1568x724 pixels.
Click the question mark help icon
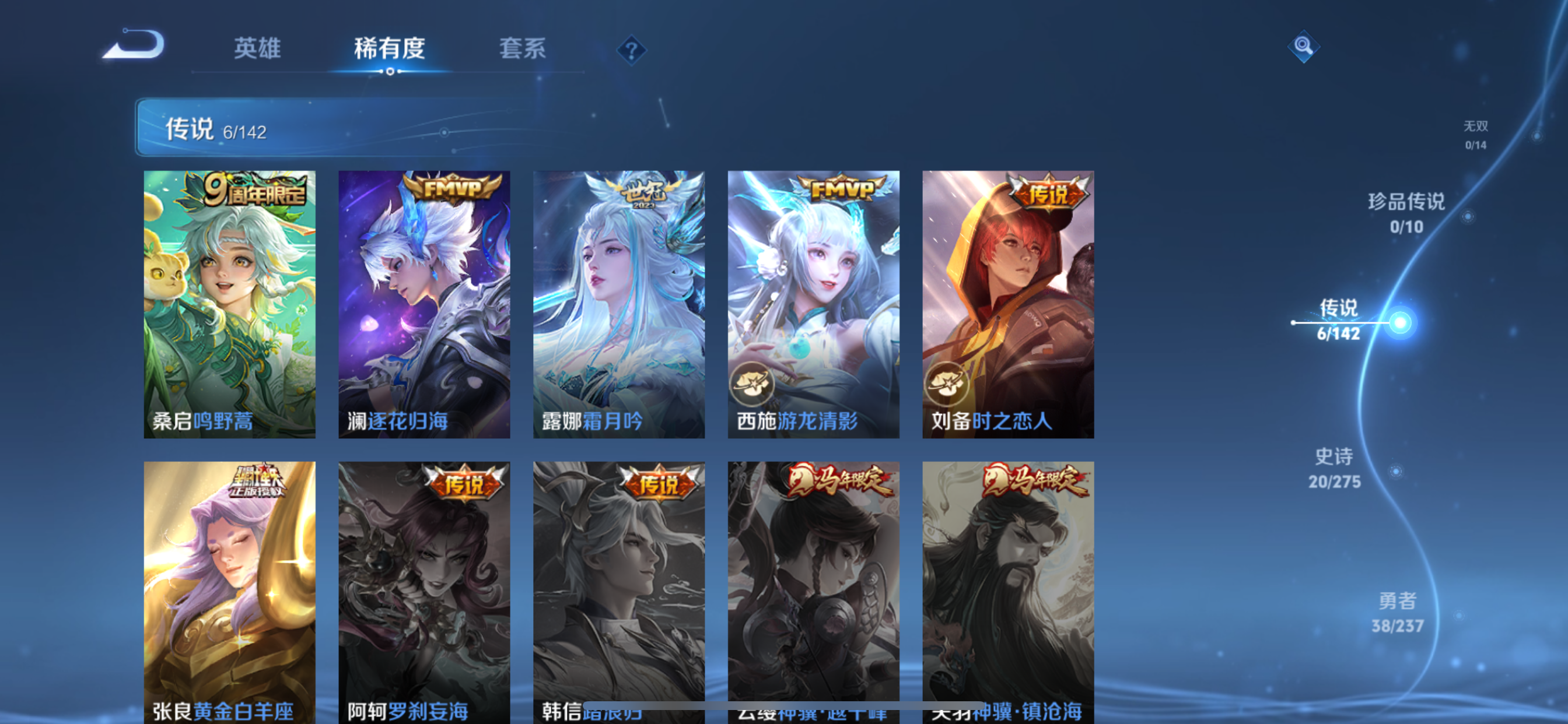(633, 50)
